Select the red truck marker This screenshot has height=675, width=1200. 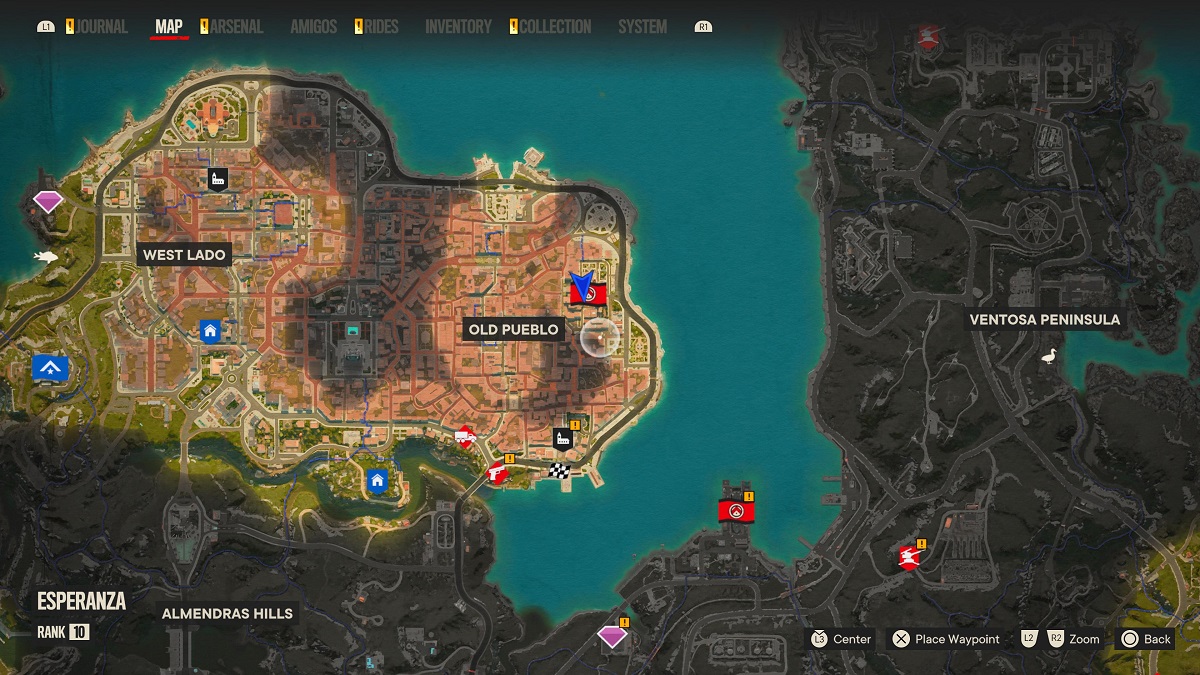[x=464, y=437]
